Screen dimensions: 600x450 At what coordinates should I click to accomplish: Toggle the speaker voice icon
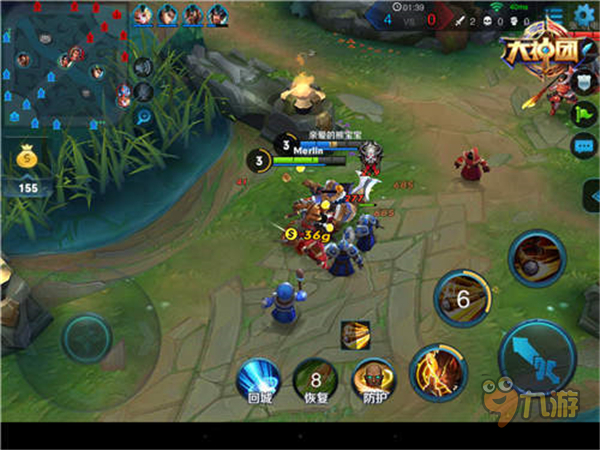pyautogui.click(x=143, y=67)
